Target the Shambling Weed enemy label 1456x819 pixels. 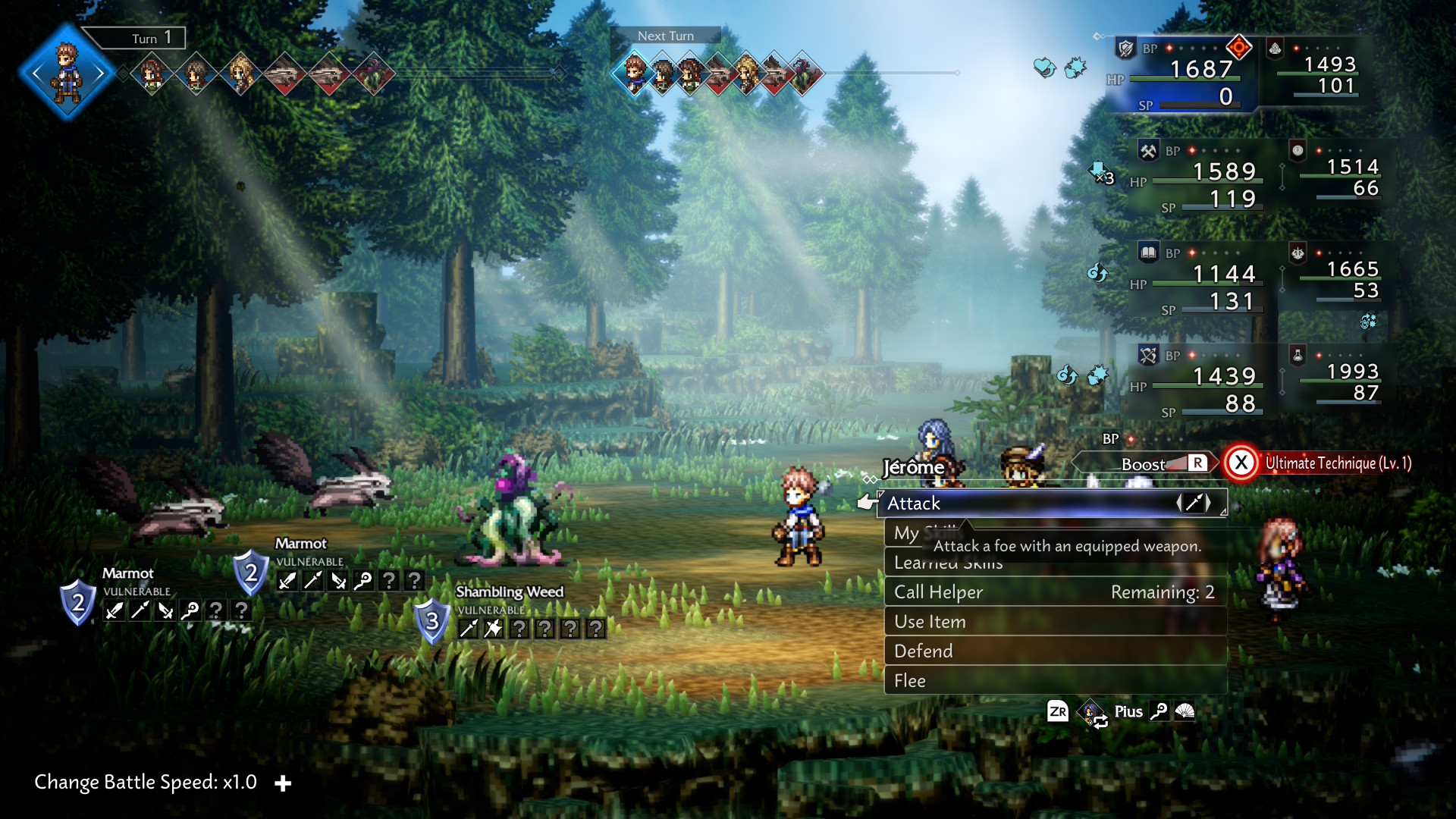510,591
